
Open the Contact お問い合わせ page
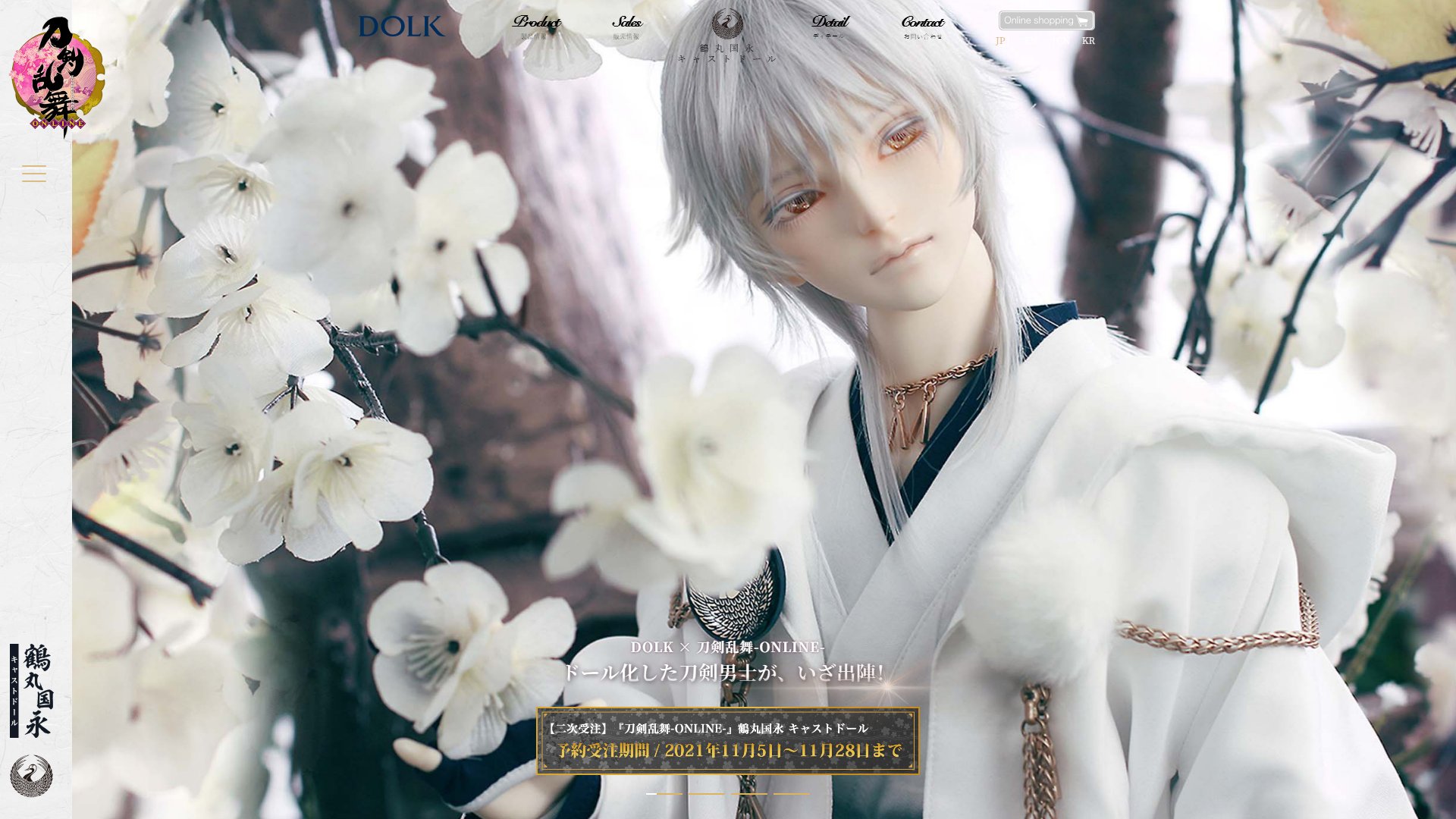click(921, 25)
